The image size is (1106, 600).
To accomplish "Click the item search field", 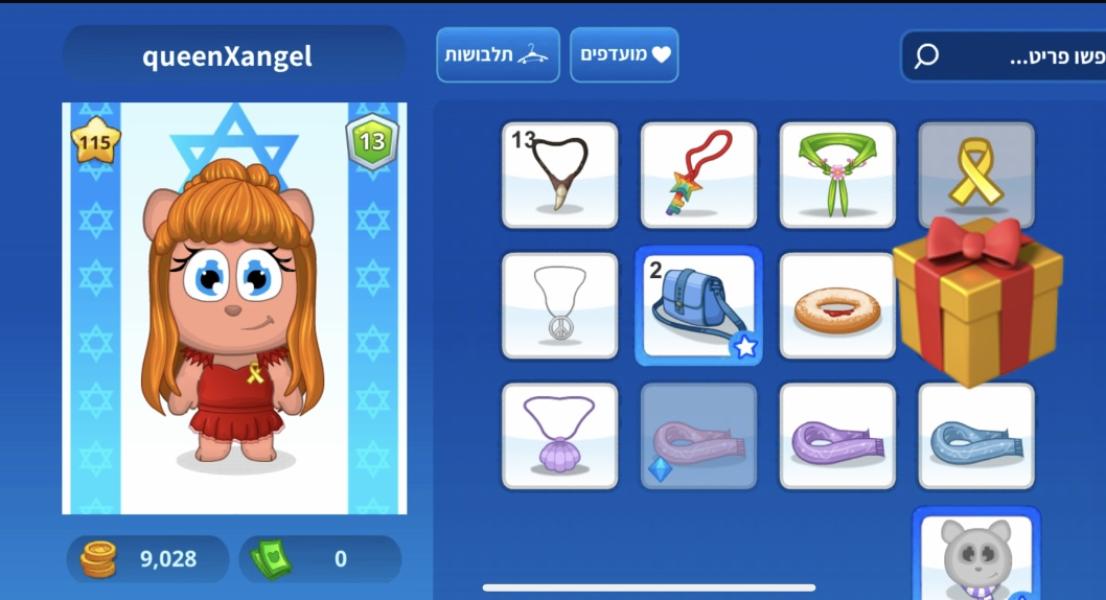I will click(x=1010, y=56).
